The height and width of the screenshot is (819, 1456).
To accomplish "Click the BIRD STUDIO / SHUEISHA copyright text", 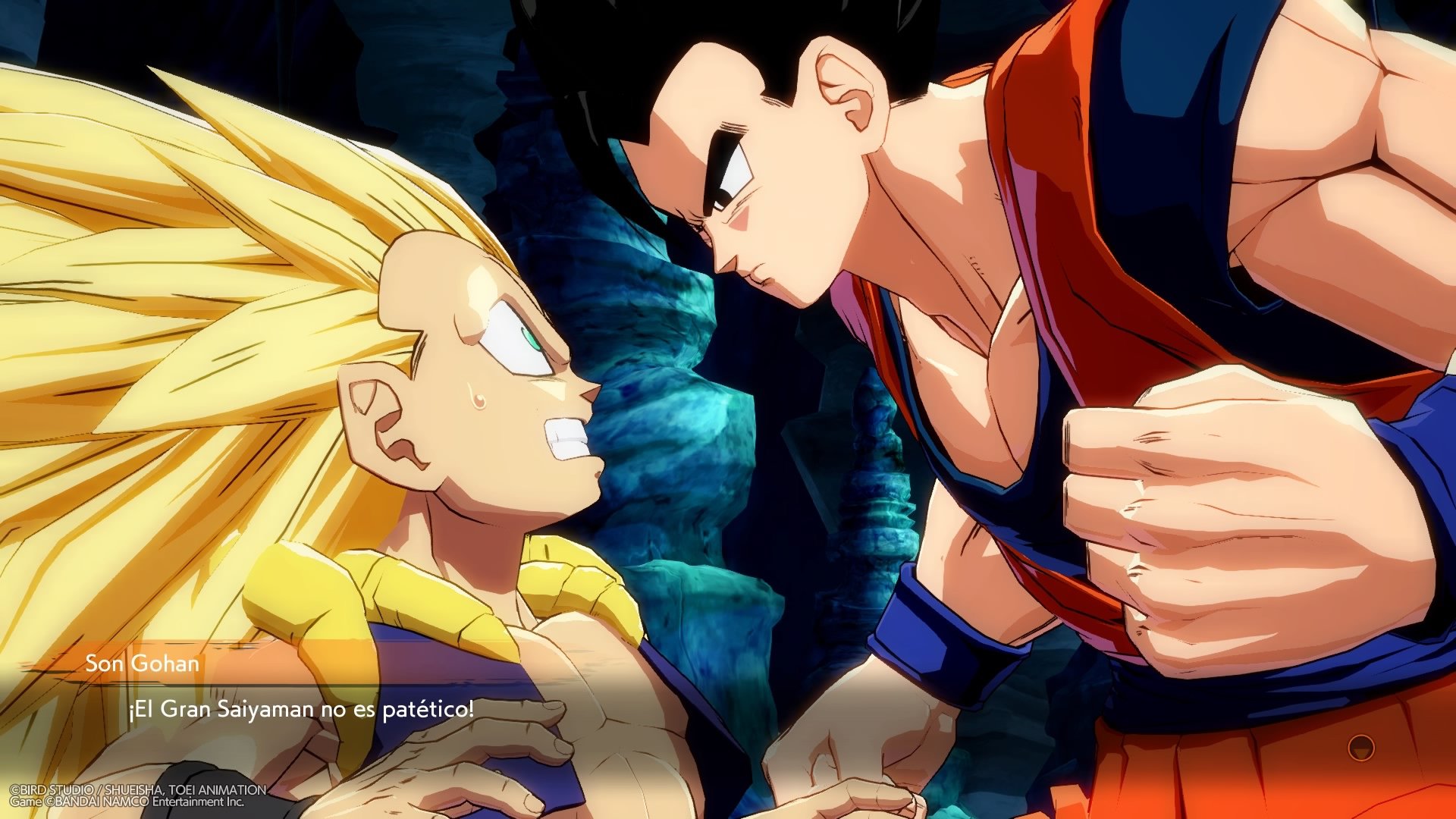I will (136, 790).
